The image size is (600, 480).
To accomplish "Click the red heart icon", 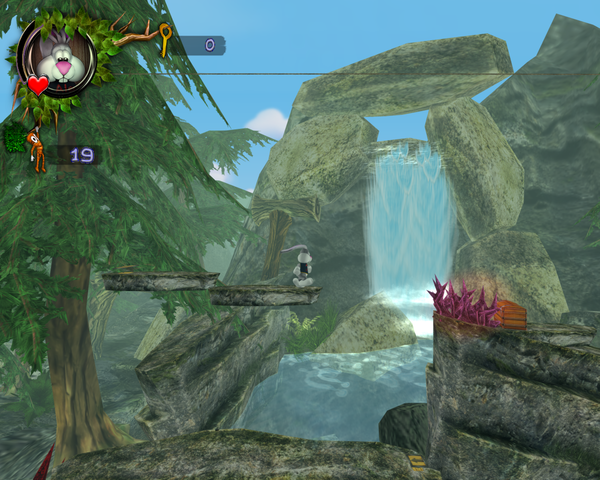I will tap(37, 85).
